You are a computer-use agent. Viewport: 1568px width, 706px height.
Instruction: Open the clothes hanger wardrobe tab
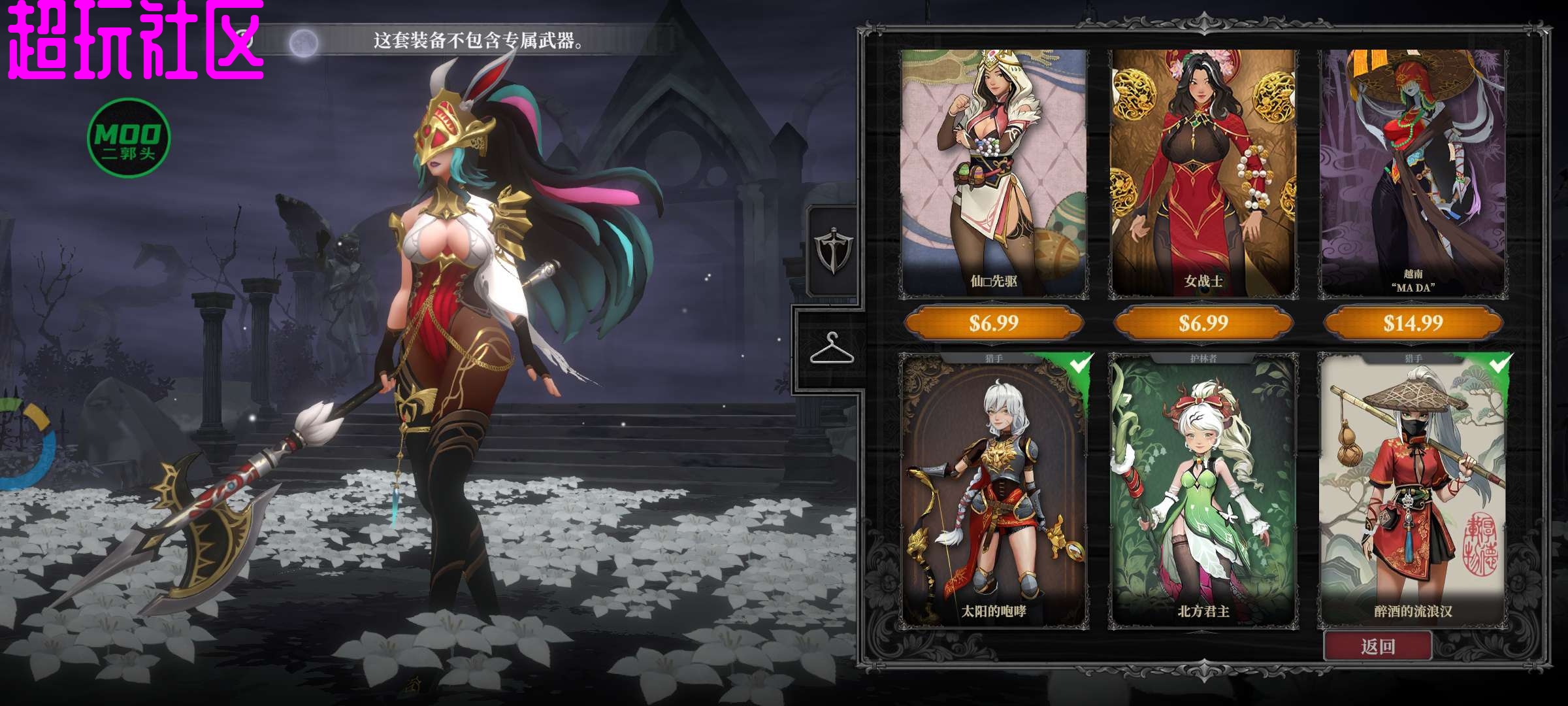tap(831, 348)
